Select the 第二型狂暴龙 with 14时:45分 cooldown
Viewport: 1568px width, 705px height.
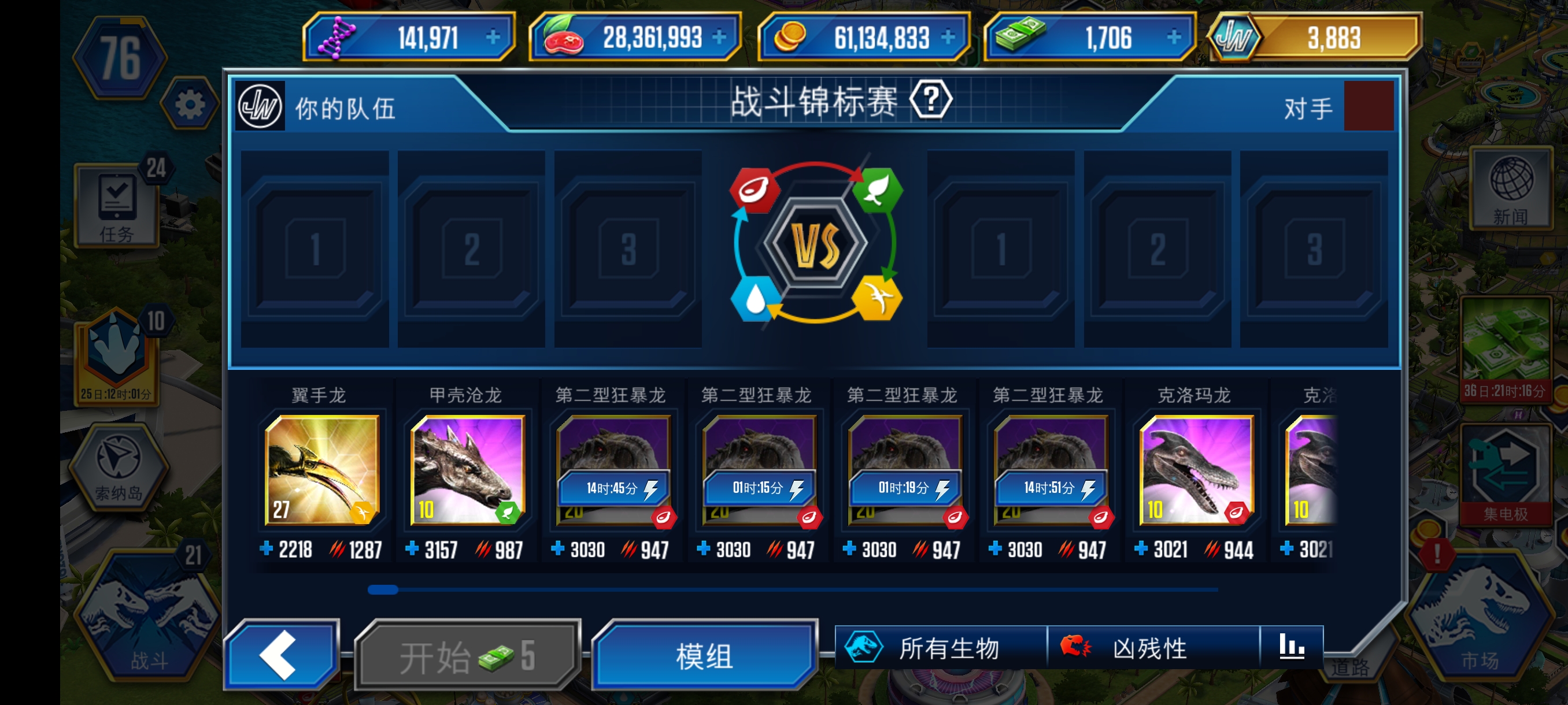pos(613,470)
